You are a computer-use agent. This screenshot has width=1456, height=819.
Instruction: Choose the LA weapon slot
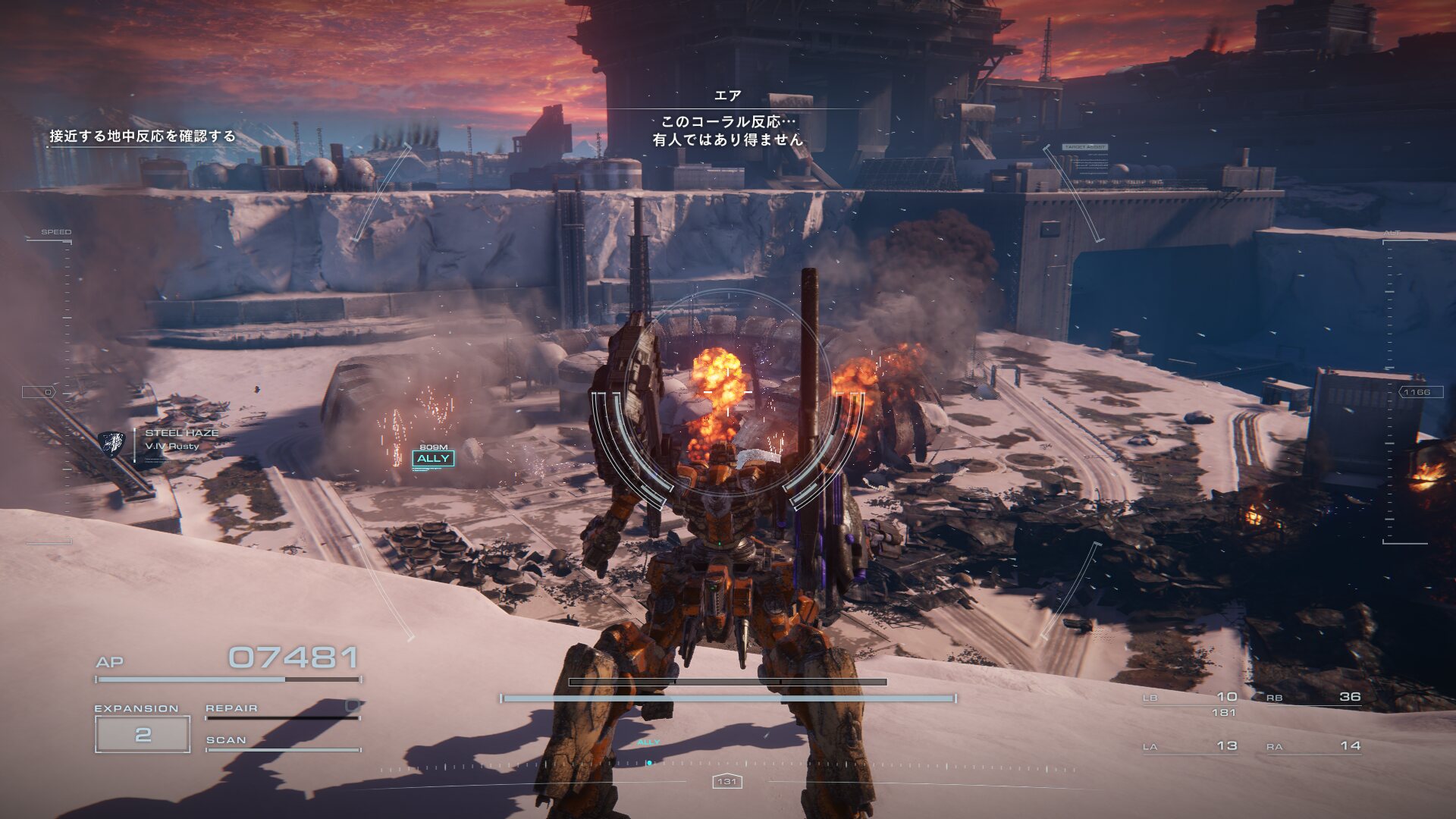1190,746
